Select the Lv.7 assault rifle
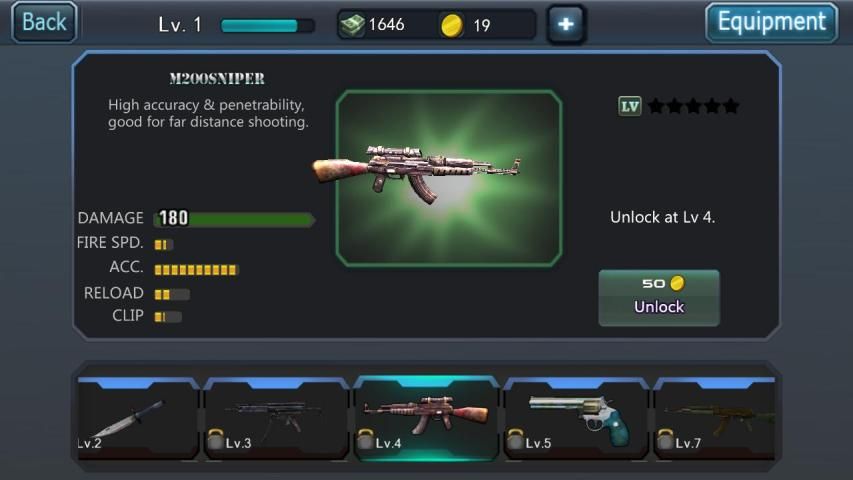The image size is (853, 480). pyautogui.click(x=716, y=418)
